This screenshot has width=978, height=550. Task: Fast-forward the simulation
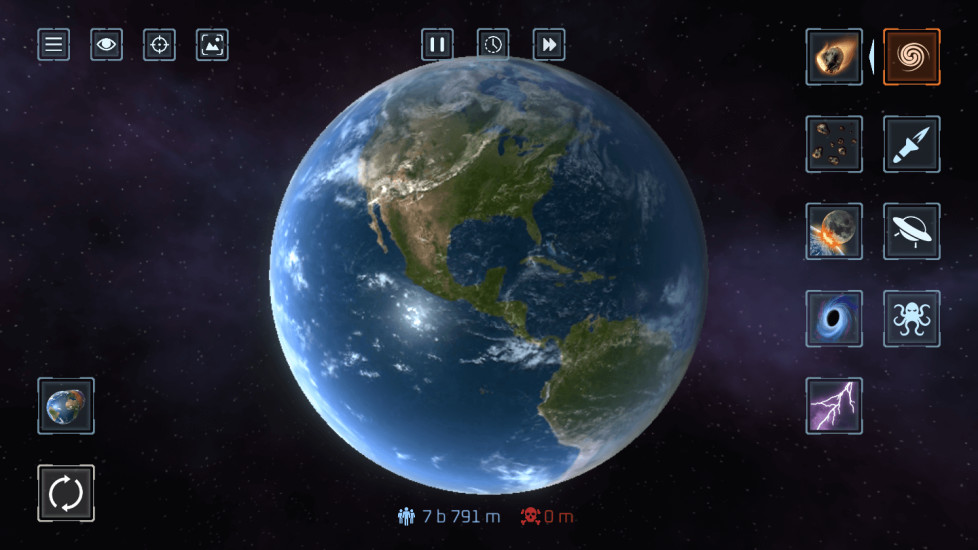549,44
